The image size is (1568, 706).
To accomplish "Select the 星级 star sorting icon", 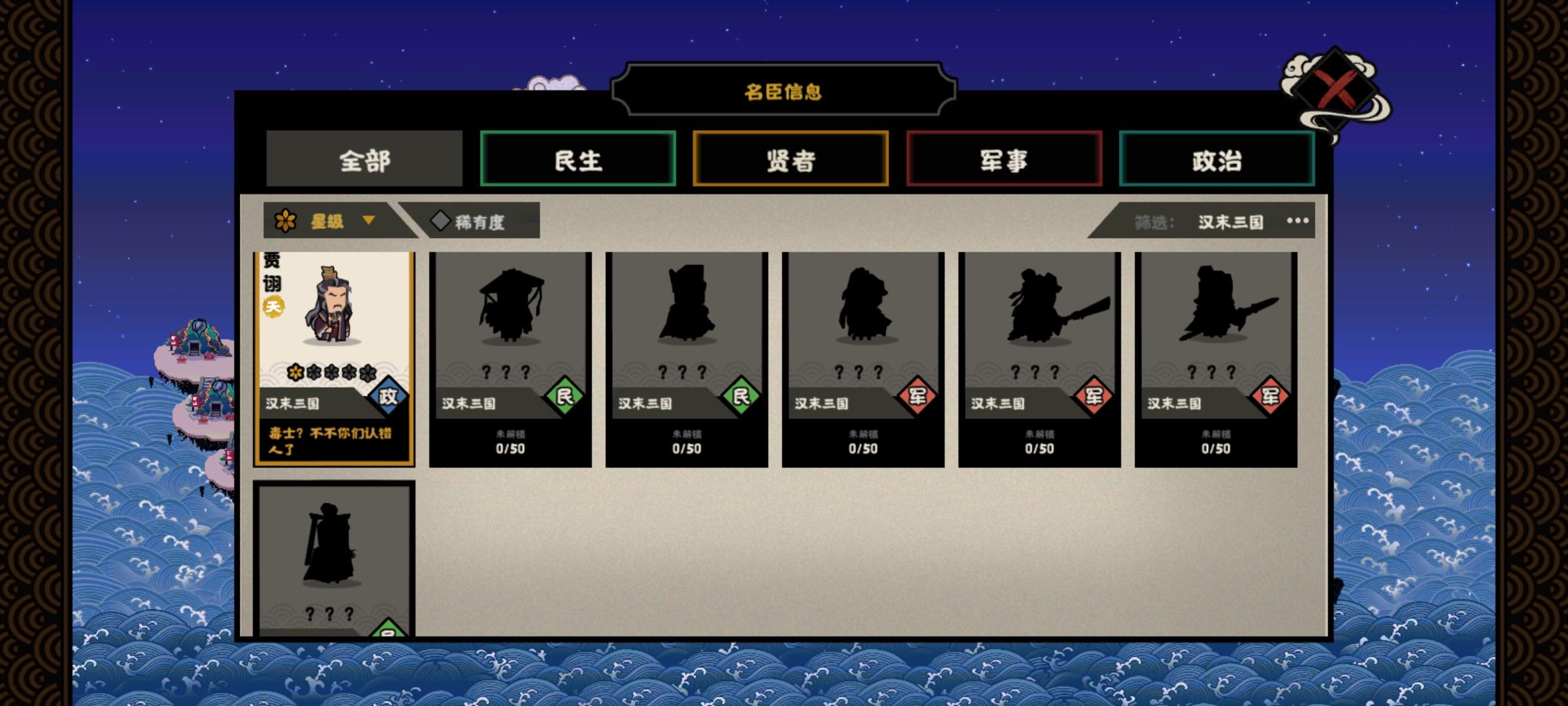I will click(285, 220).
